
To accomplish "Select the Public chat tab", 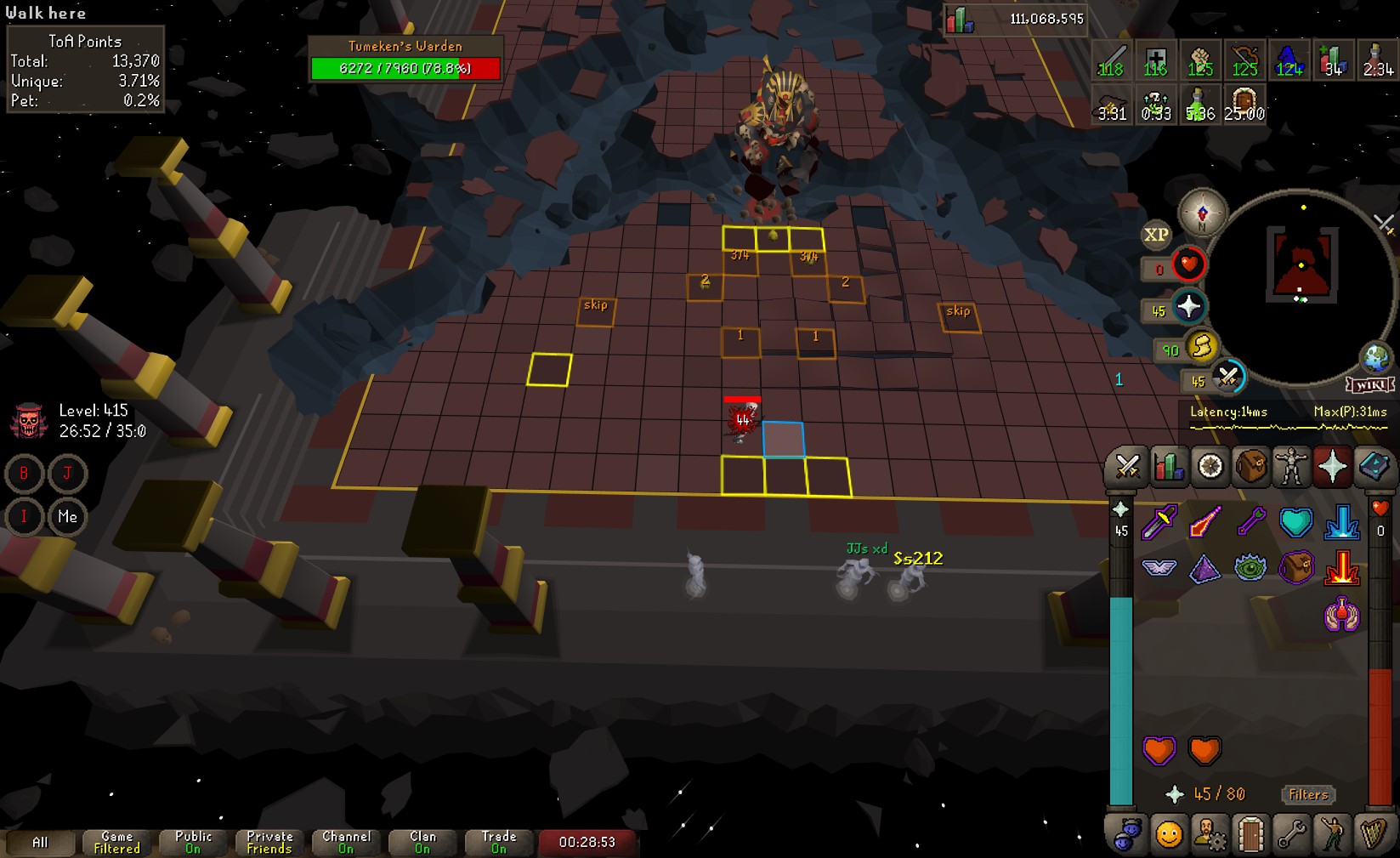I will coord(193,842).
